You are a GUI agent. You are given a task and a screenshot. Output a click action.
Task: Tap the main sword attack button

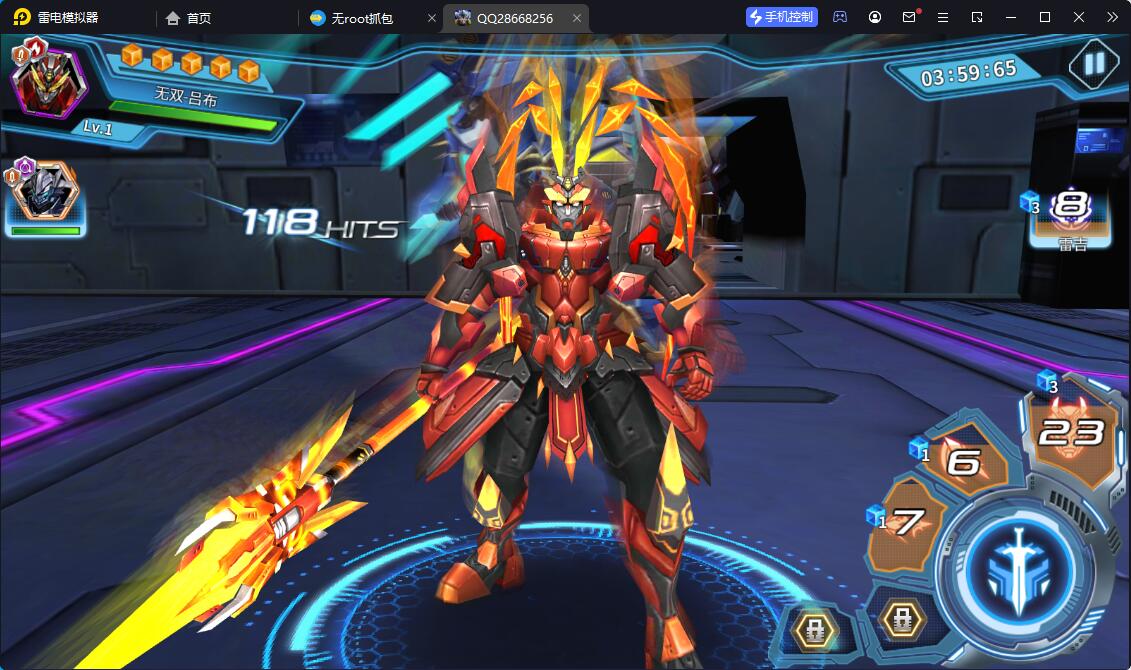click(x=1021, y=564)
